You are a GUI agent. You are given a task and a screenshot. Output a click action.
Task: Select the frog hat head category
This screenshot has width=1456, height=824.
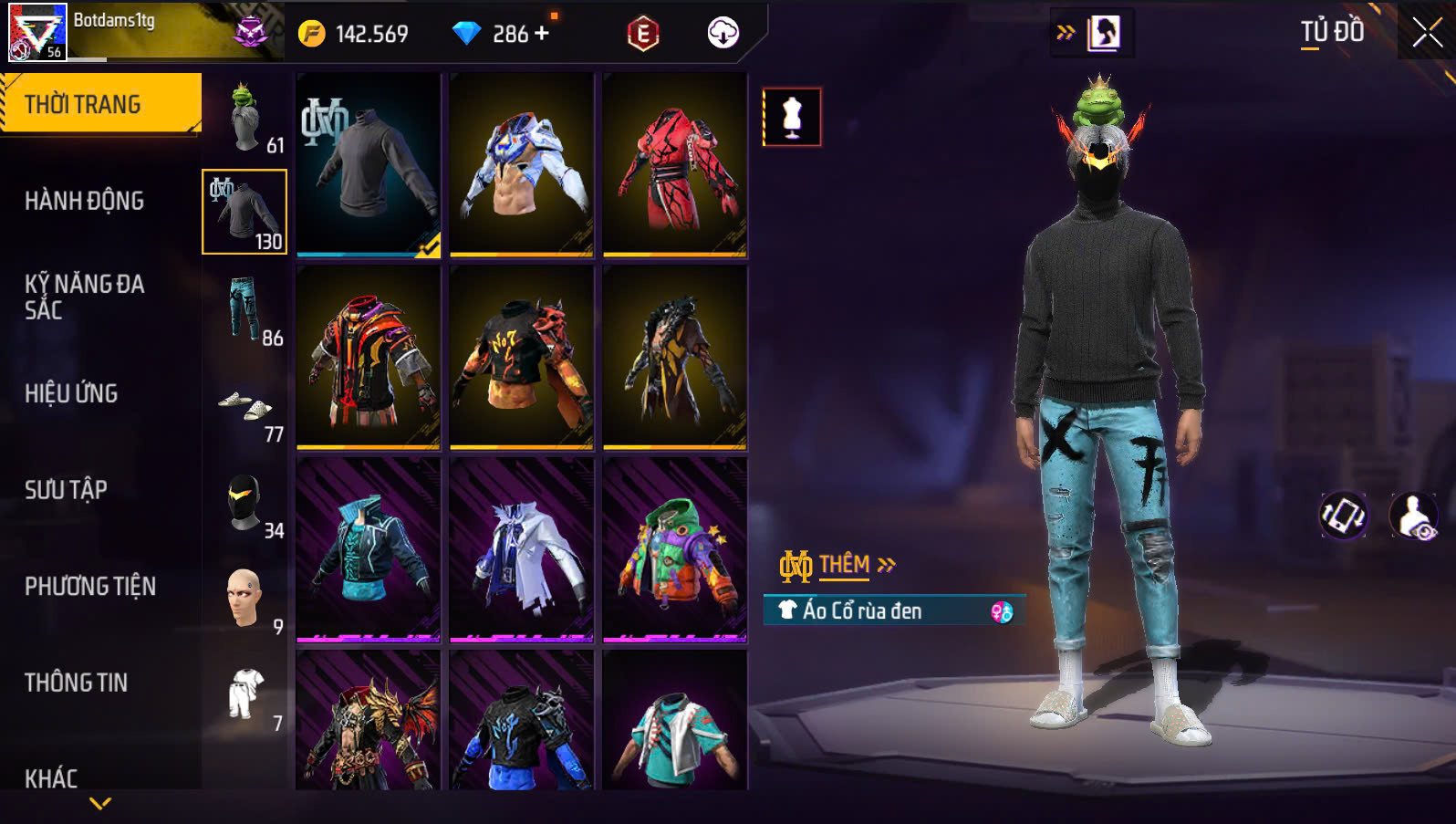click(244, 117)
